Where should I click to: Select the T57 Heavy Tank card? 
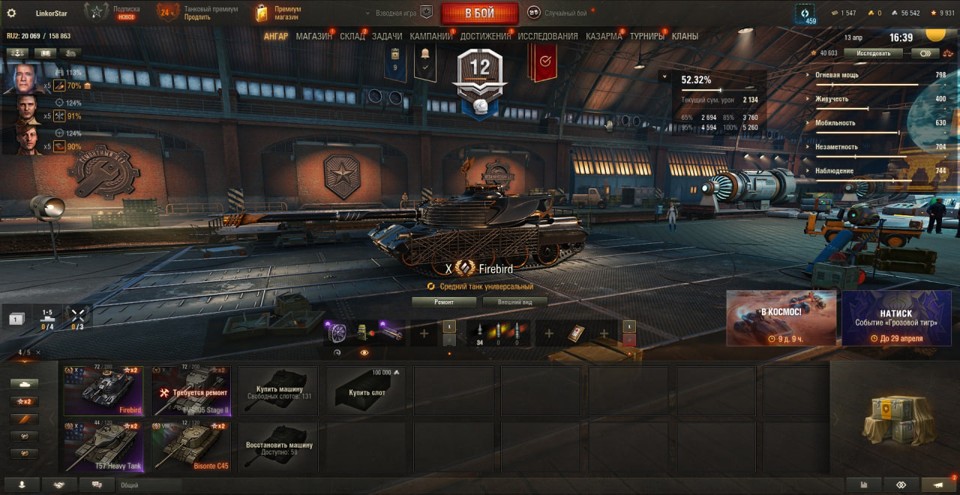tap(104, 446)
